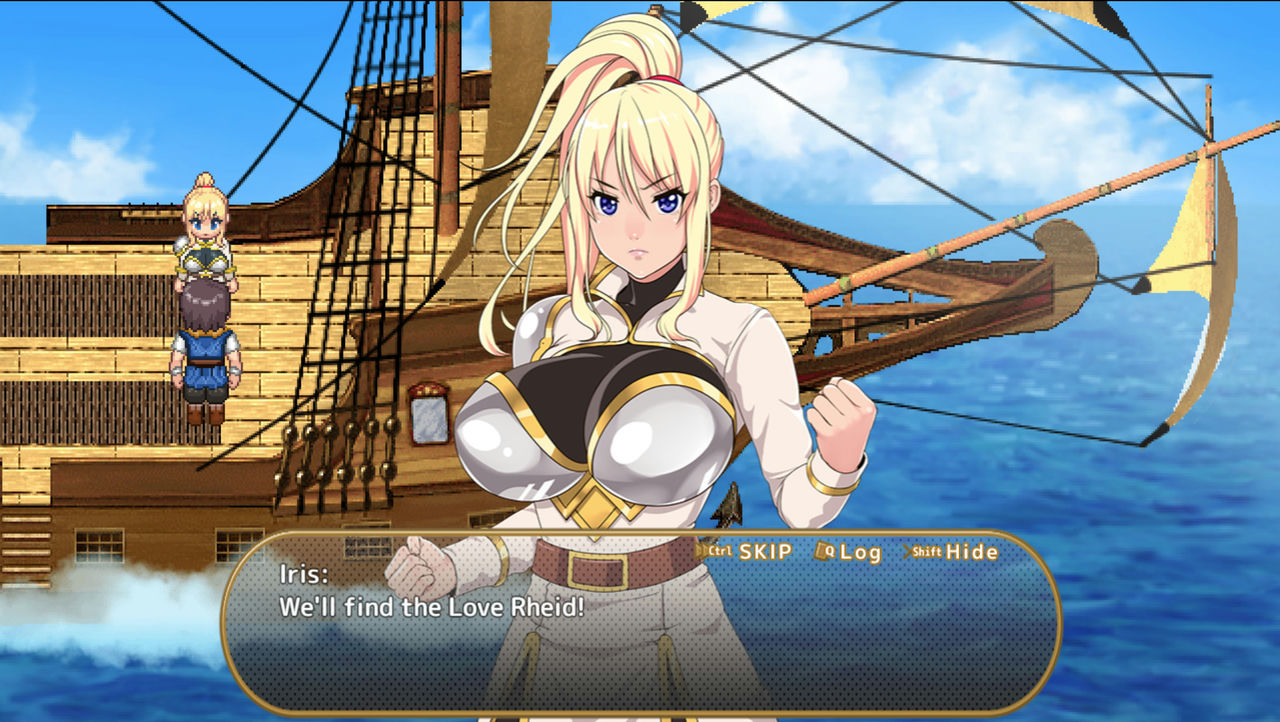
Task: Toggle the text Log window open
Action: [x=860, y=550]
